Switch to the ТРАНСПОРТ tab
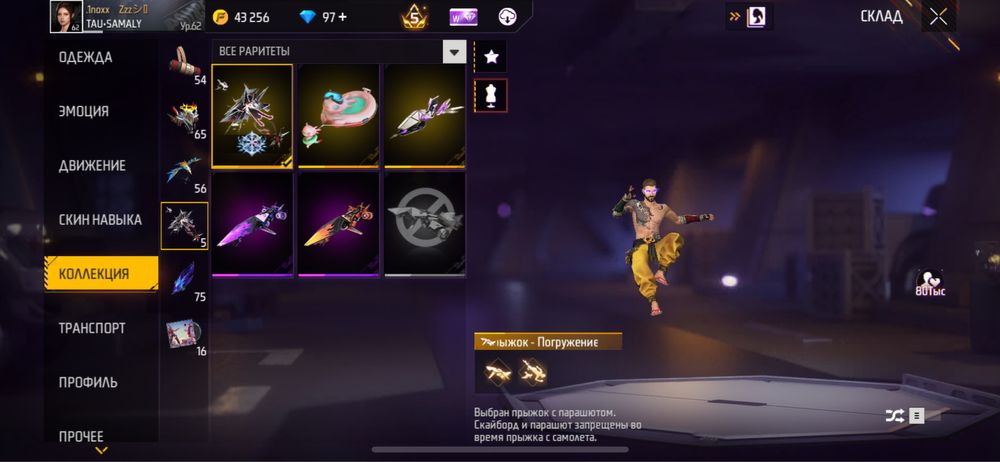The width and height of the screenshot is (1000, 462). coord(92,328)
